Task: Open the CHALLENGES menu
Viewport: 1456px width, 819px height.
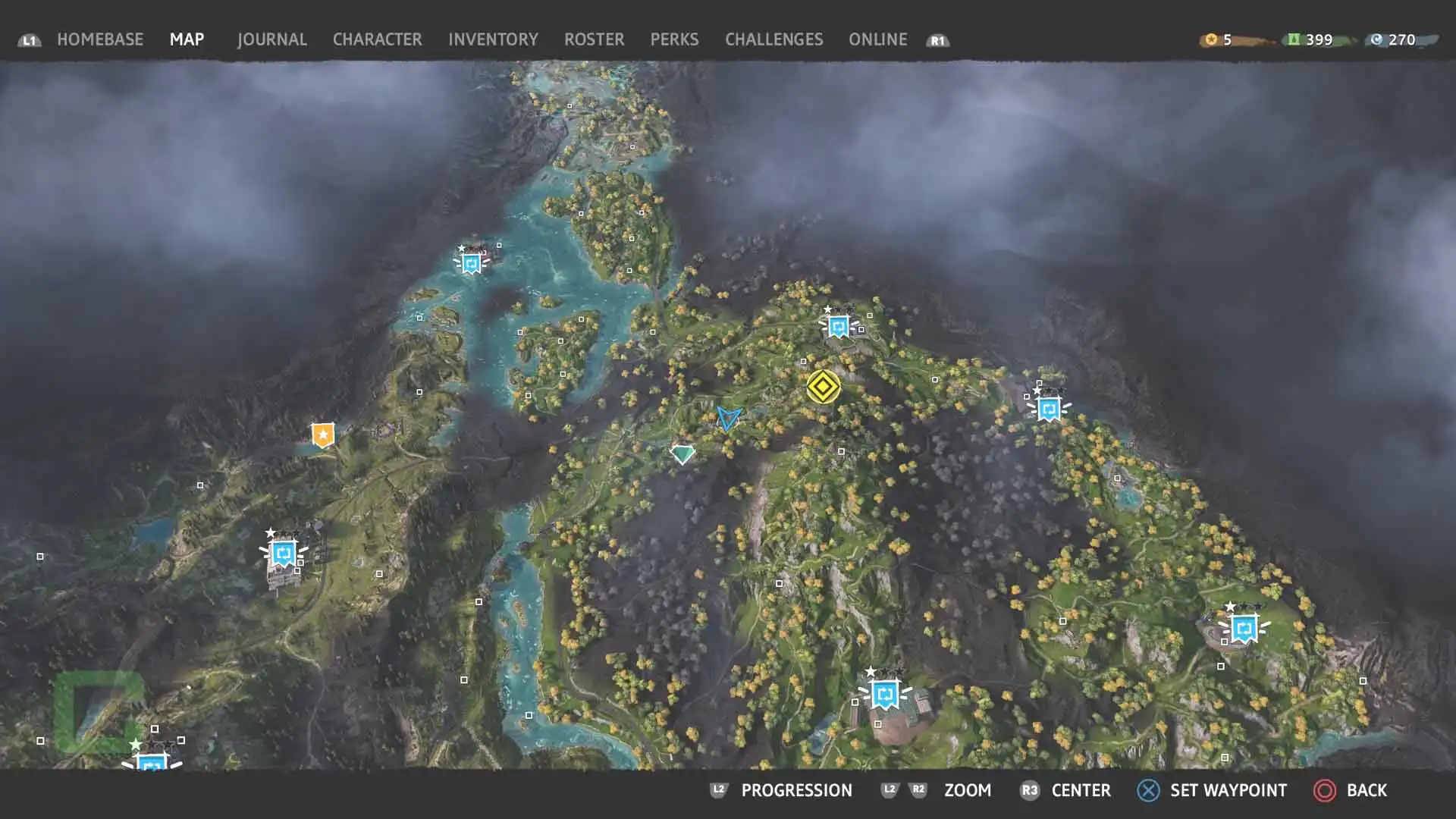Action: point(773,39)
